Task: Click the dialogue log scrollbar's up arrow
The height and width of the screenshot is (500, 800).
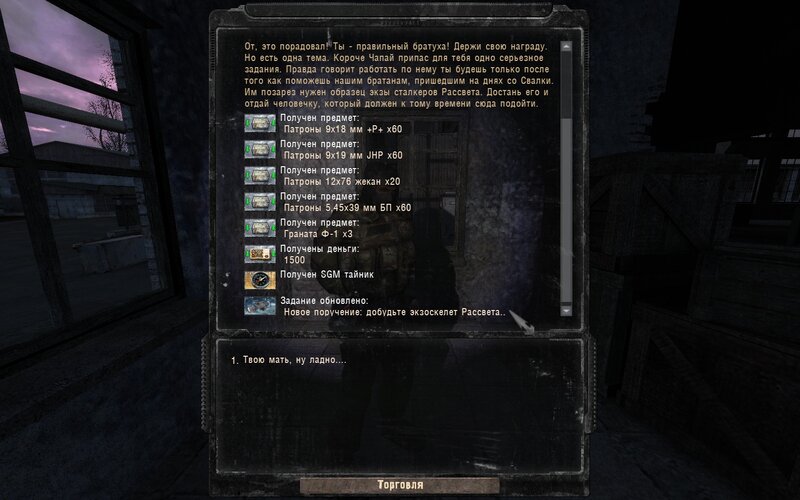Action: (x=566, y=46)
